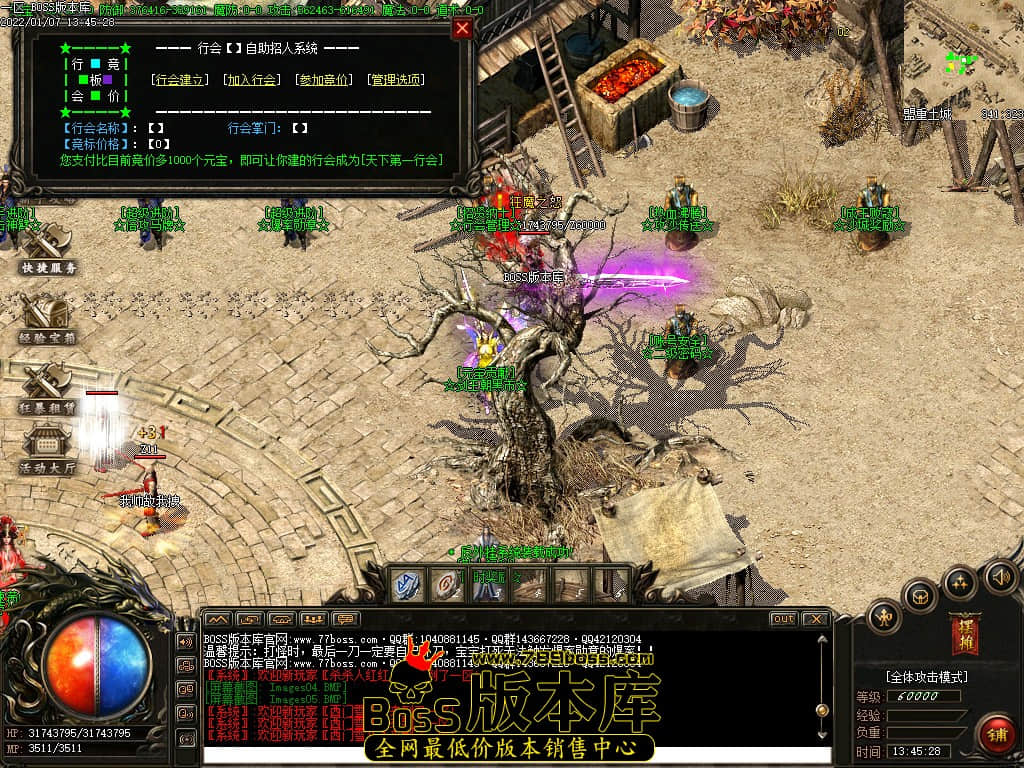Click the minimap in the corner

coord(962,60)
